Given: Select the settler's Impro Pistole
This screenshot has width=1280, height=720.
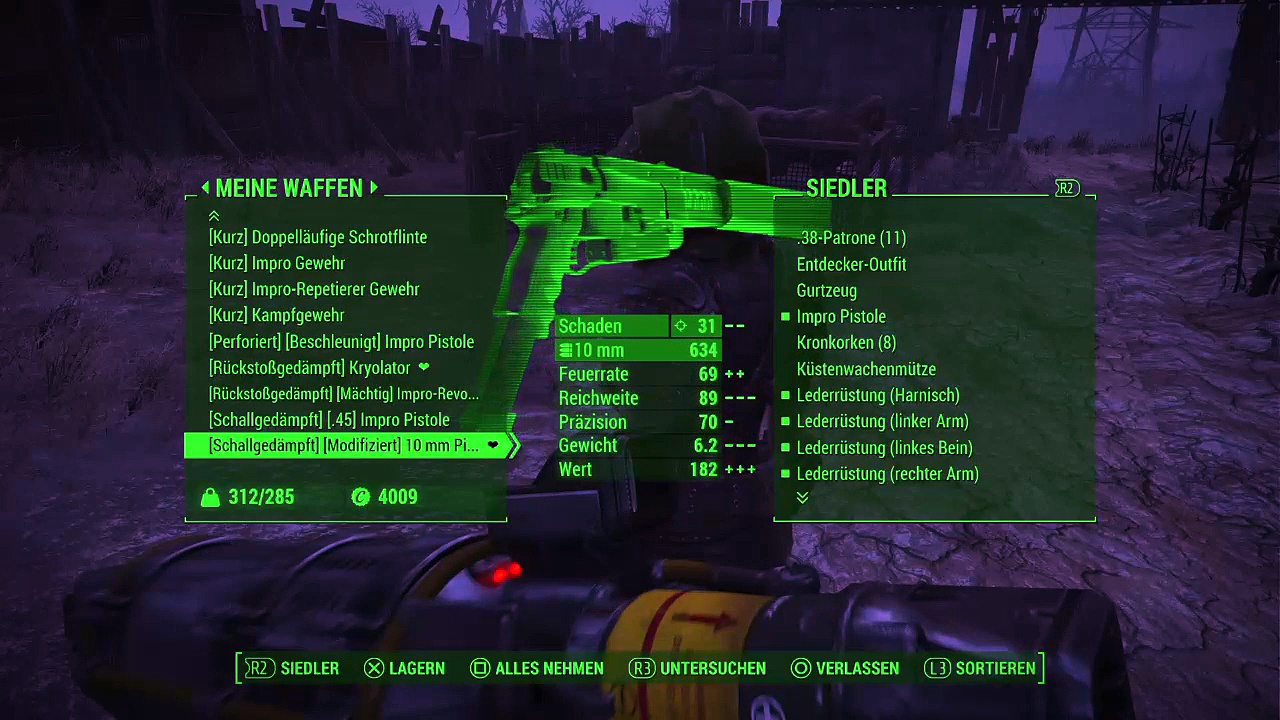Looking at the screenshot, I should click(841, 316).
